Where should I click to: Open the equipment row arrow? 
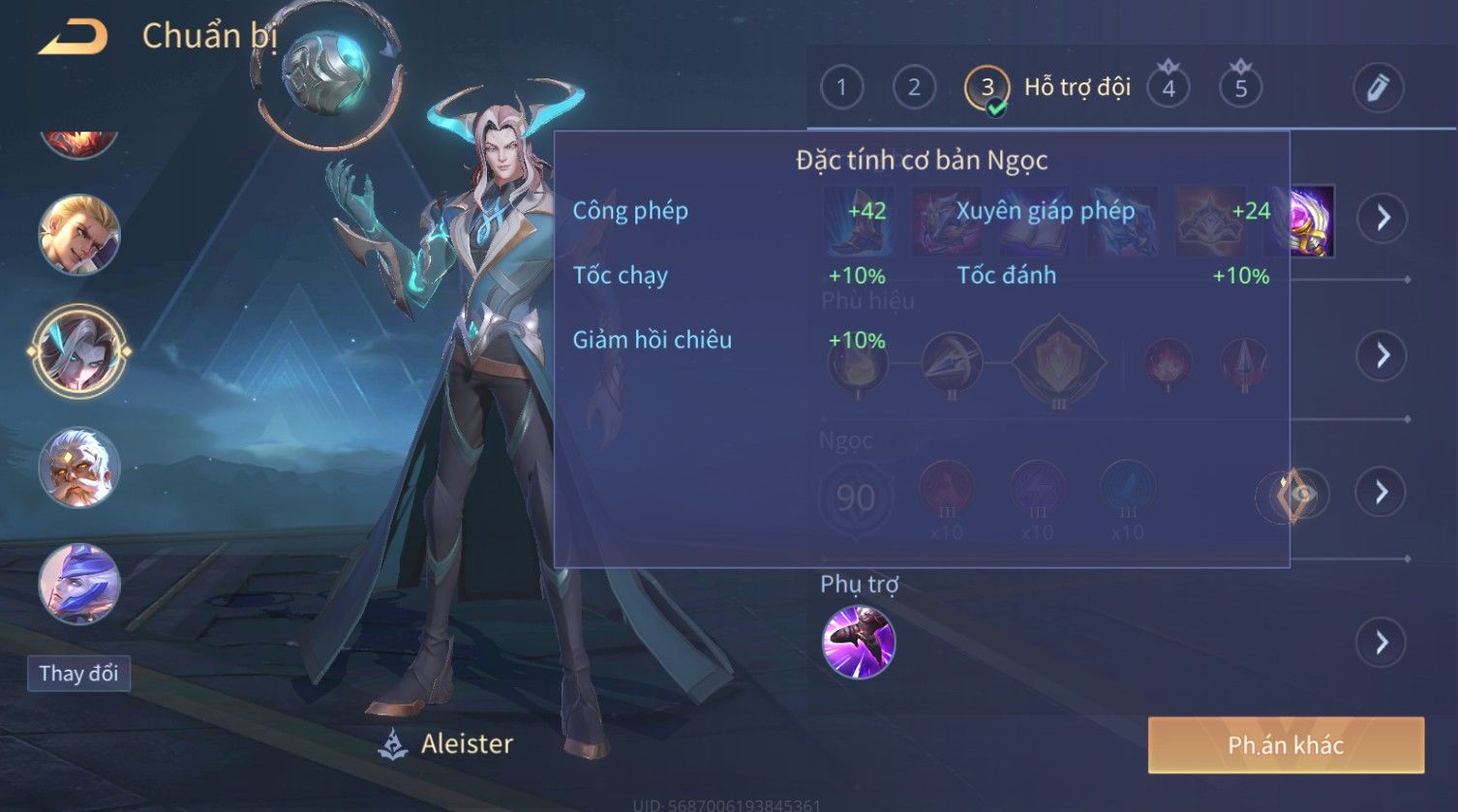(1381, 218)
